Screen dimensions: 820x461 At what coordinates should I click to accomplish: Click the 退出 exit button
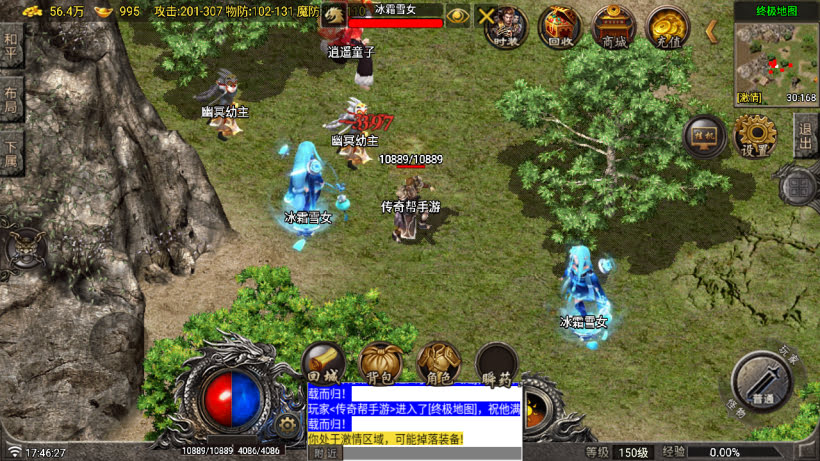tap(805, 135)
